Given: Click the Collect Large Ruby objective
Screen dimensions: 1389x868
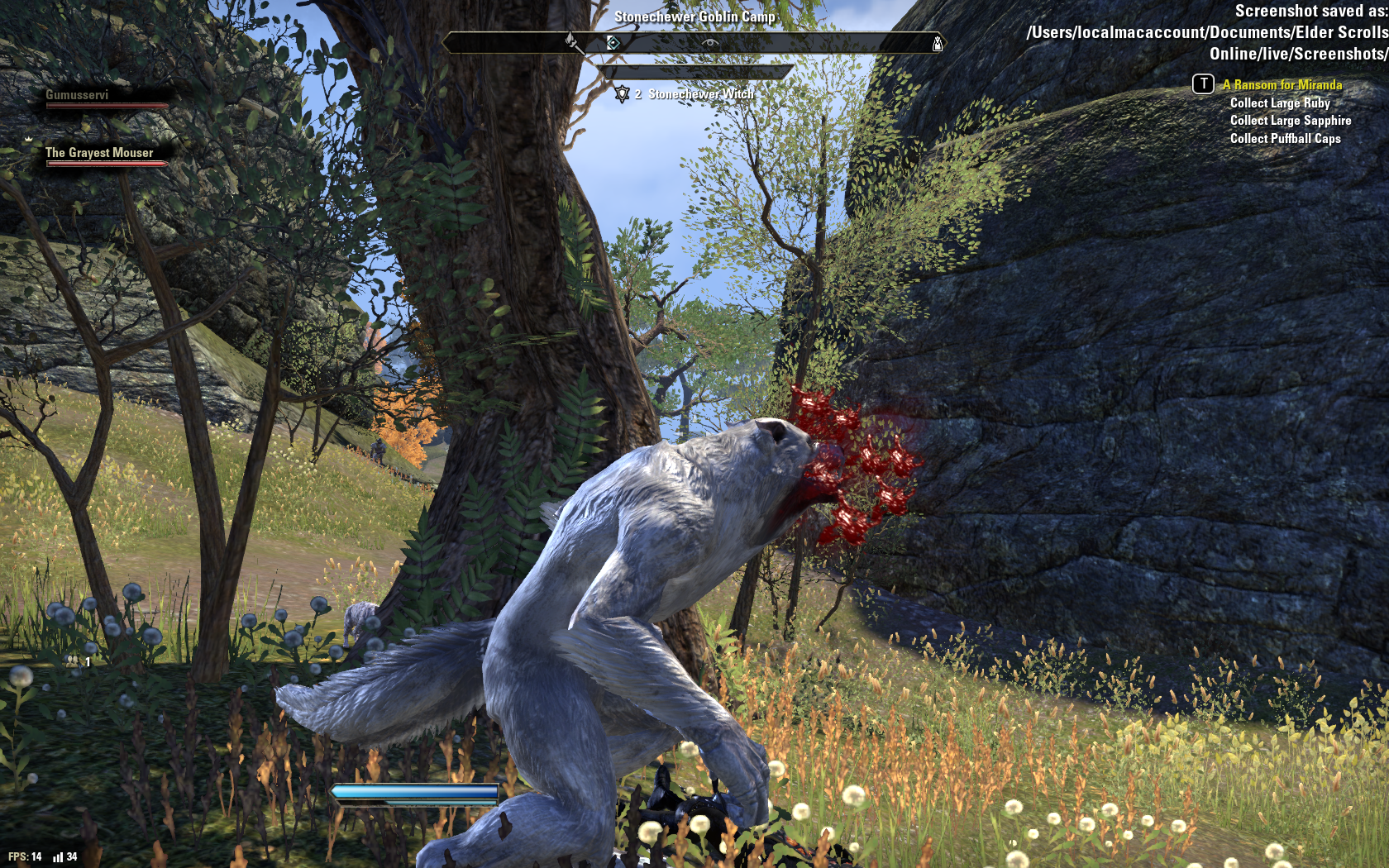Looking at the screenshot, I should coord(1279,103).
